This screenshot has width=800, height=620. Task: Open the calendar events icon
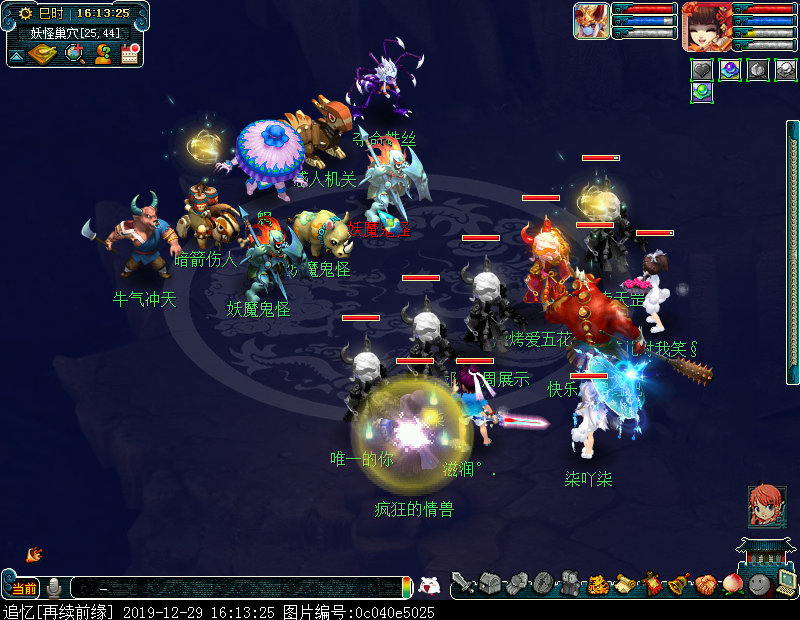pos(129,54)
